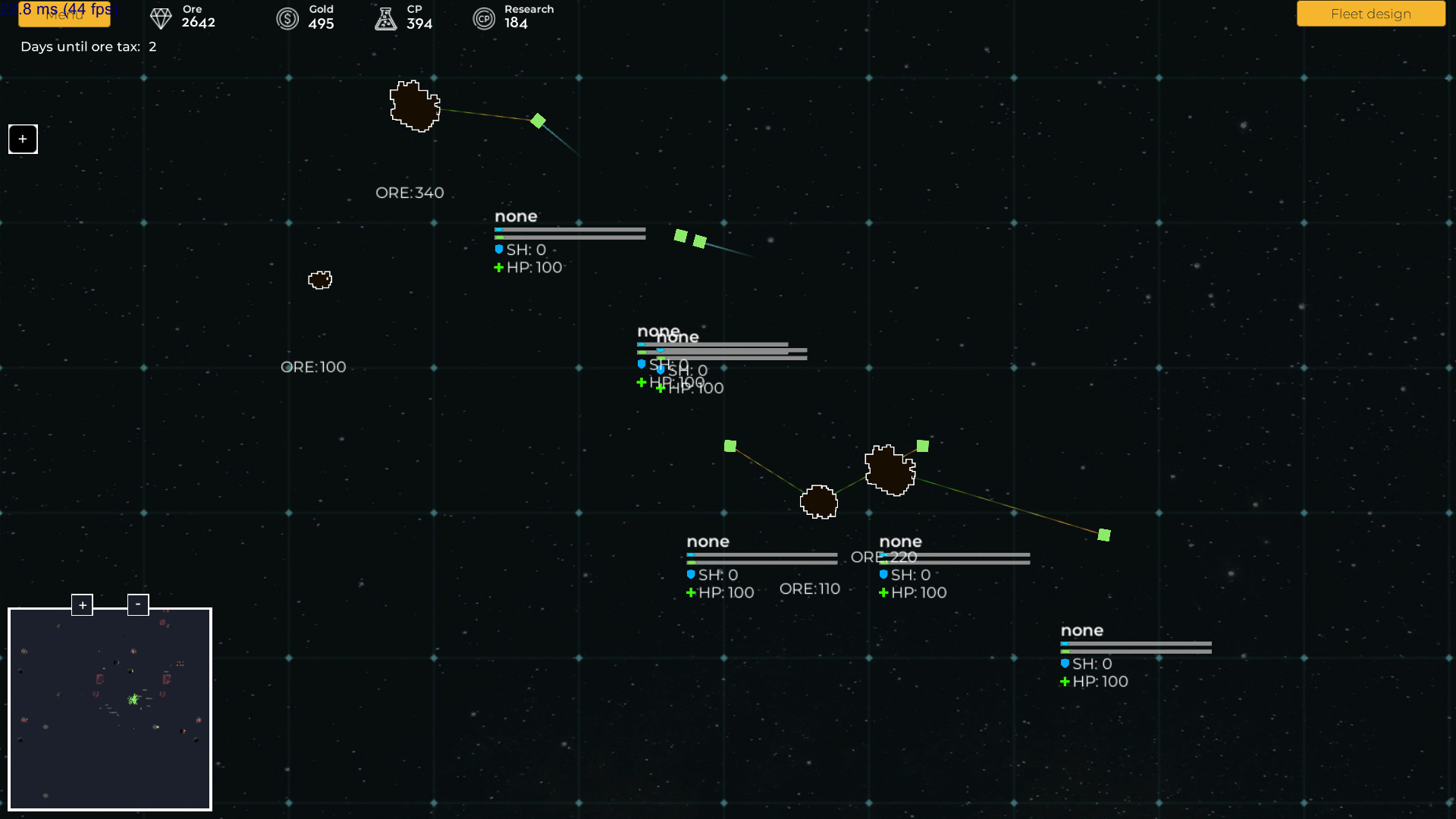Click the Ore diamond icon

160,18
